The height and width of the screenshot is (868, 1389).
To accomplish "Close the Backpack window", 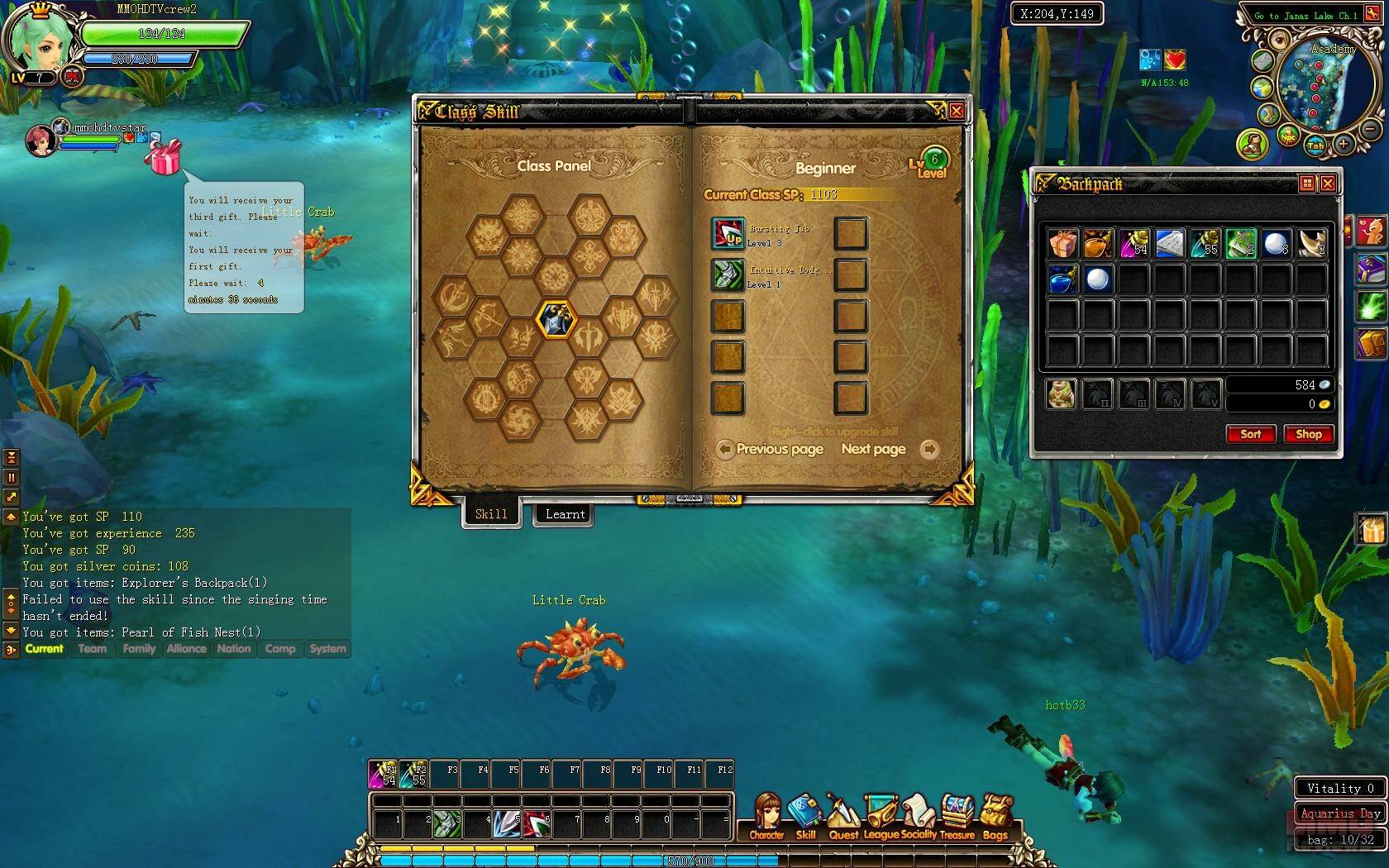I will [1328, 184].
